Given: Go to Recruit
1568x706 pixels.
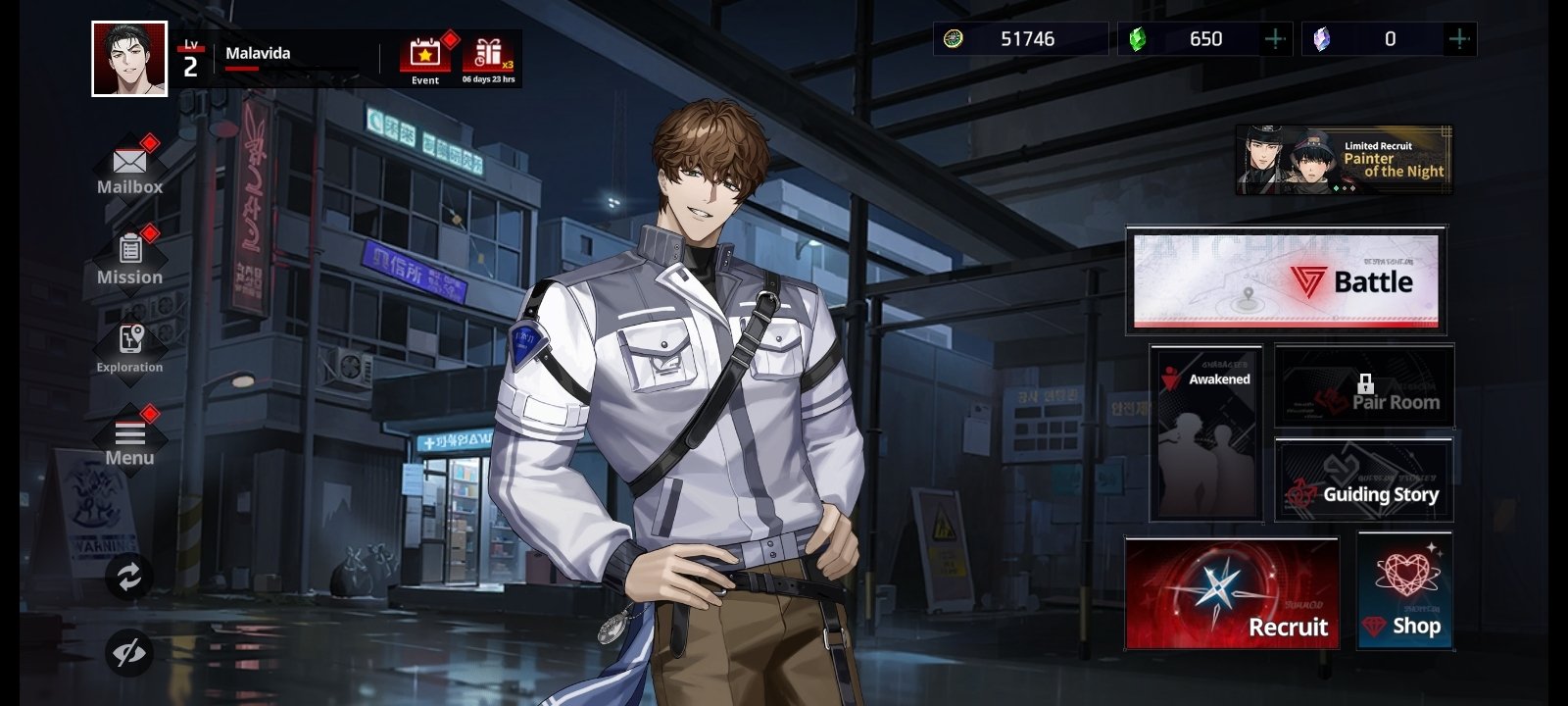Looking at the screenshot, I should point(1232,593).
